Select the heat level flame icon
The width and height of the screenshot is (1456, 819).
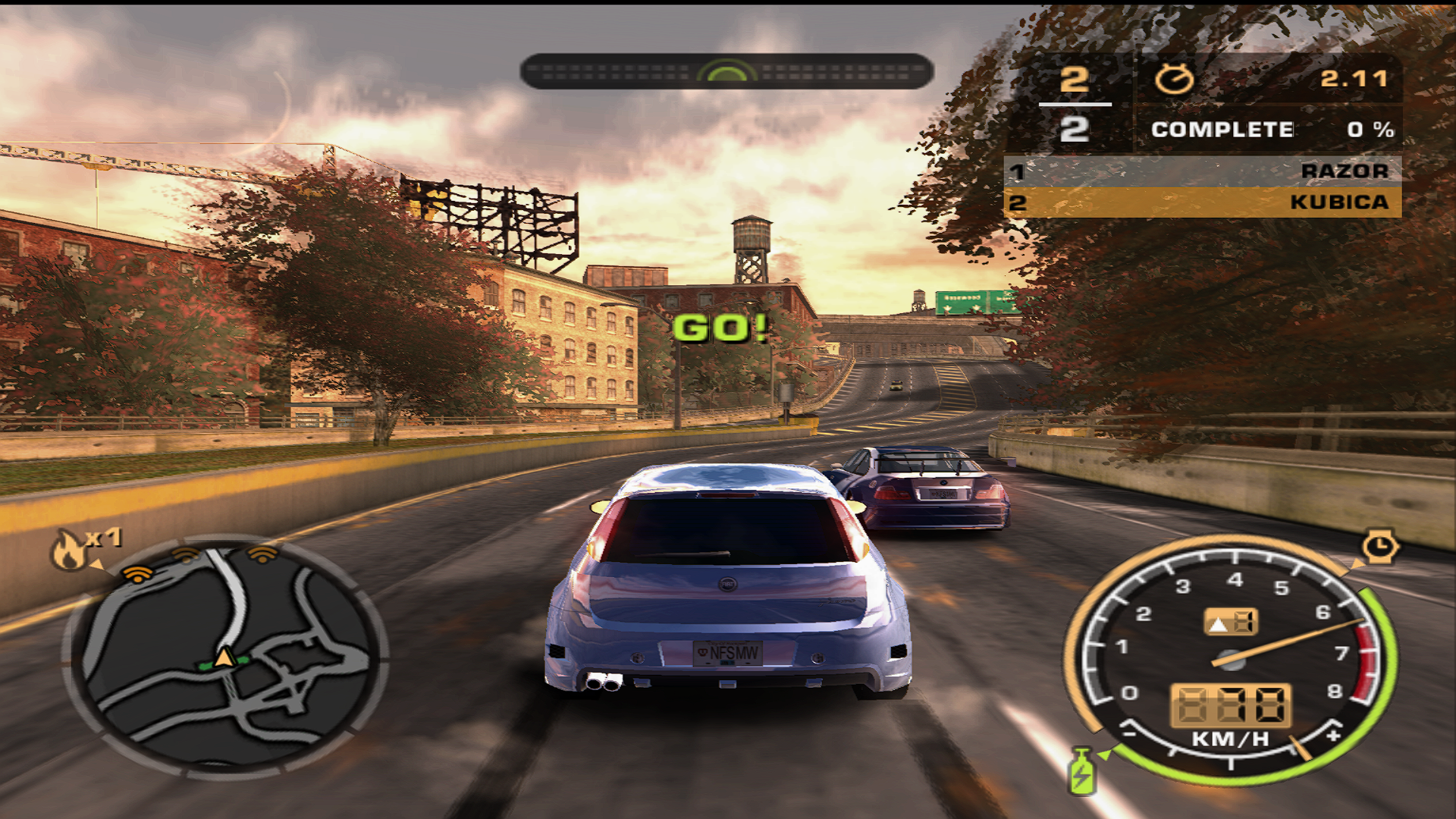70,551
